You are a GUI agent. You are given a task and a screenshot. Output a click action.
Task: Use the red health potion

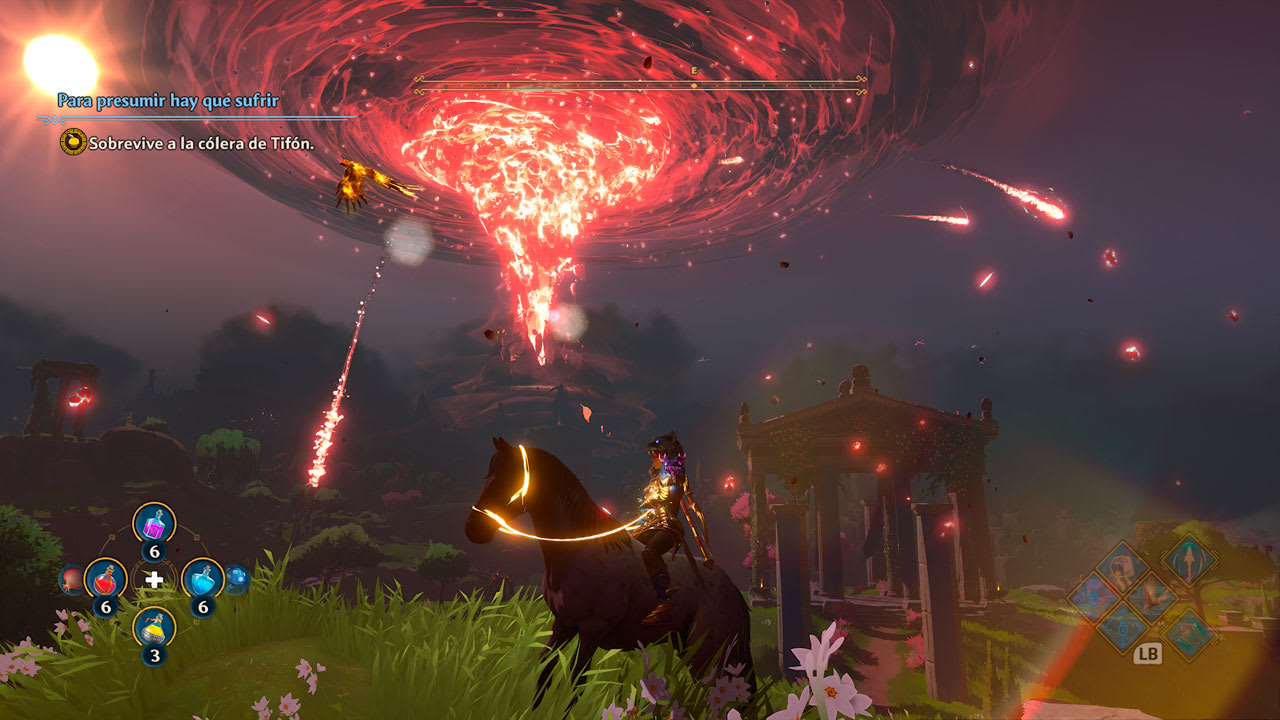(105, 578)
